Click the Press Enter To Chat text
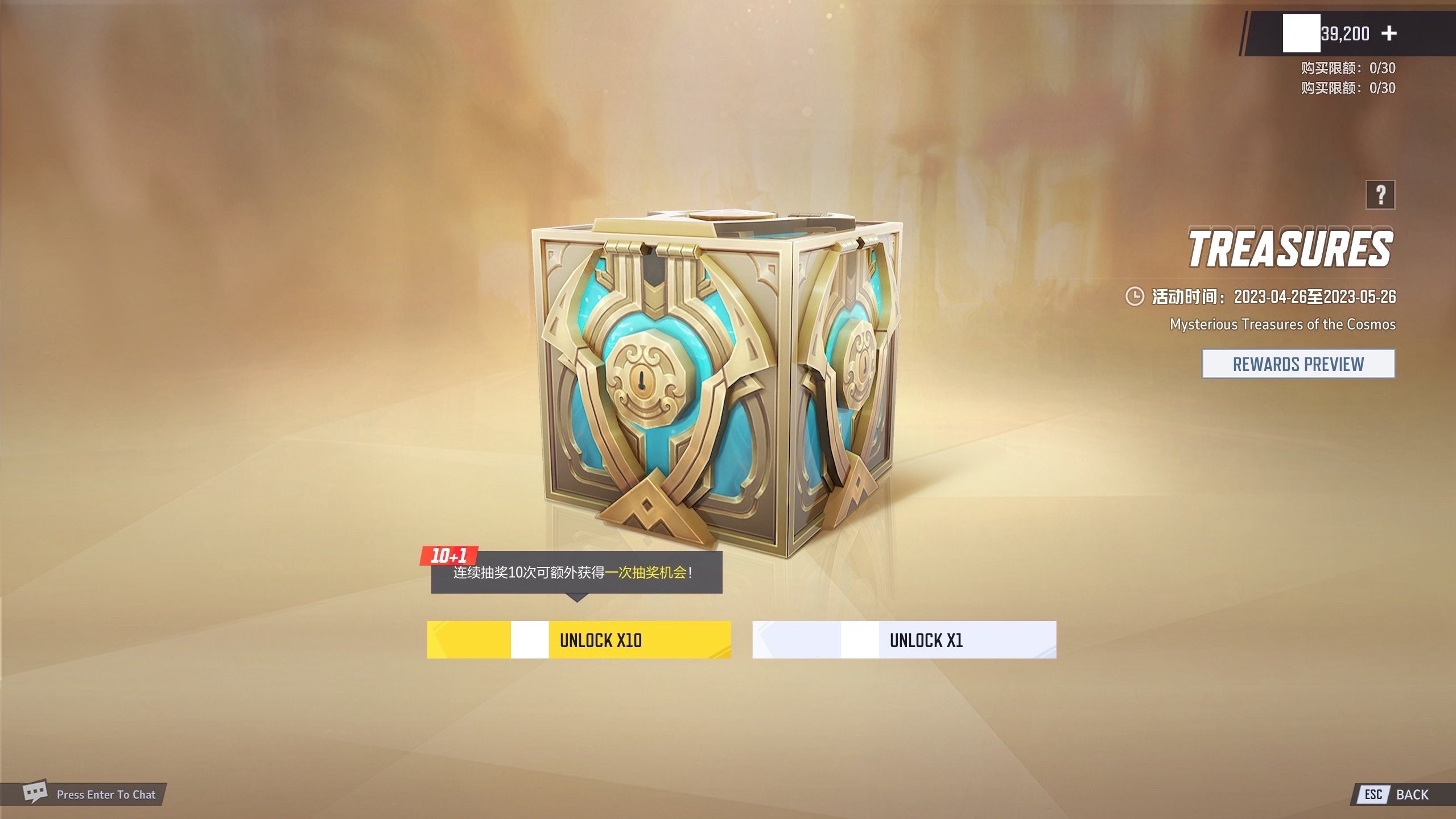The width and height of the screenshot is (1456, 819). (x=106, y=794)
